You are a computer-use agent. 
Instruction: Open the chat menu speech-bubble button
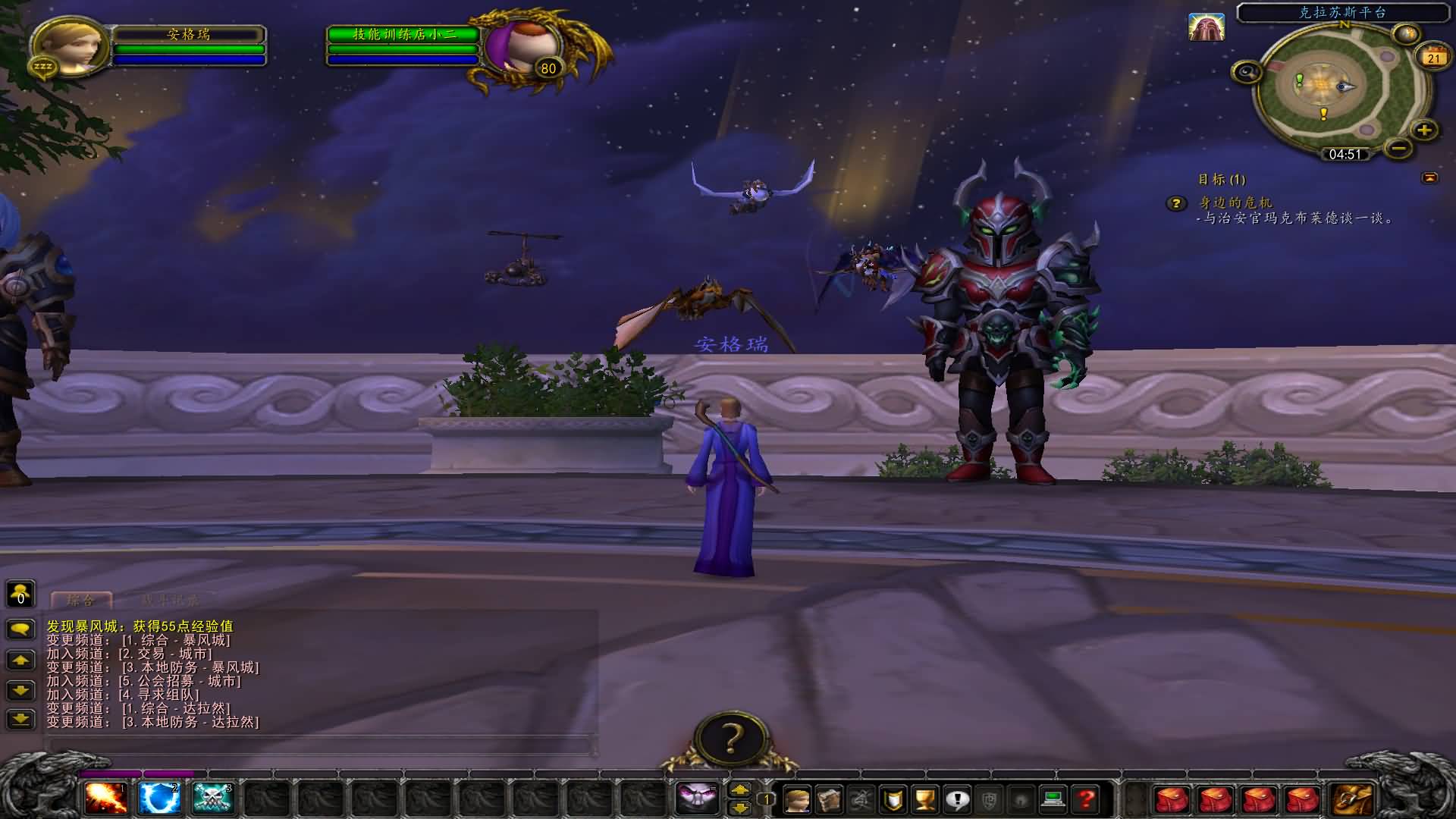pos(20,629)
